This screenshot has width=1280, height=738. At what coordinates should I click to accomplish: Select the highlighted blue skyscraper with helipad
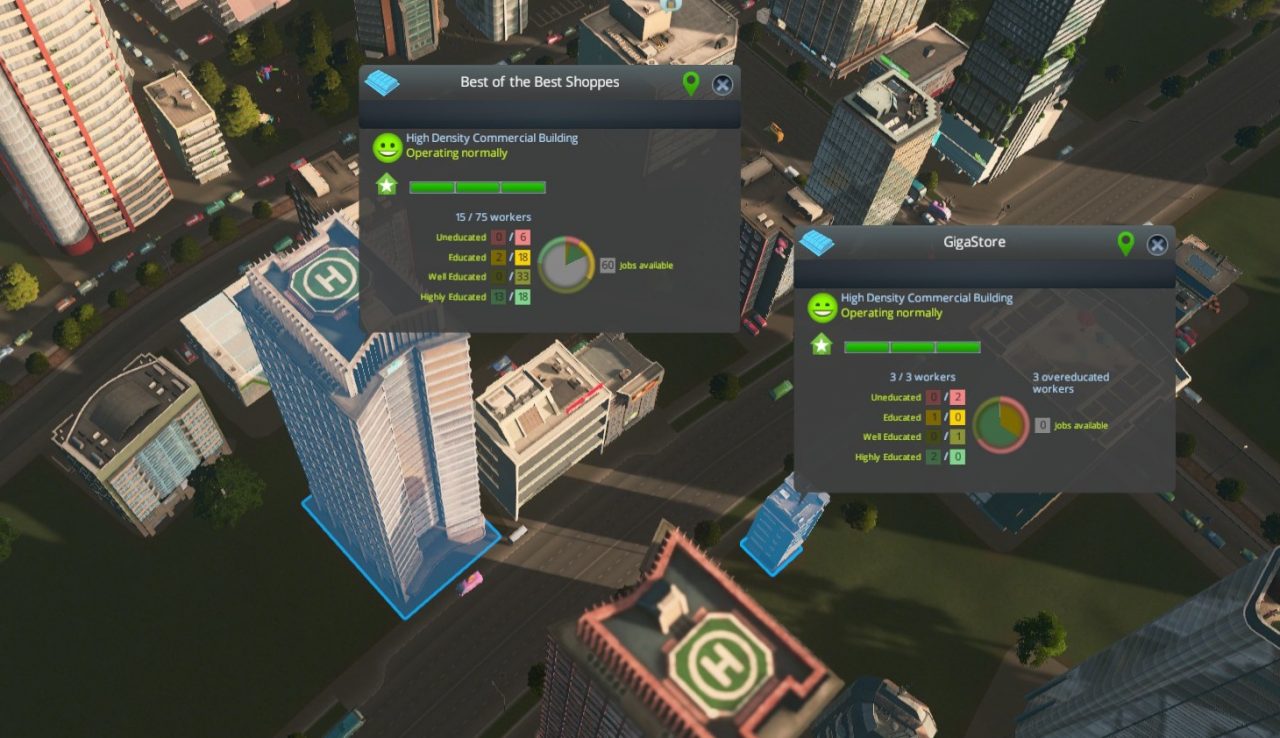[x=390, y=450]
